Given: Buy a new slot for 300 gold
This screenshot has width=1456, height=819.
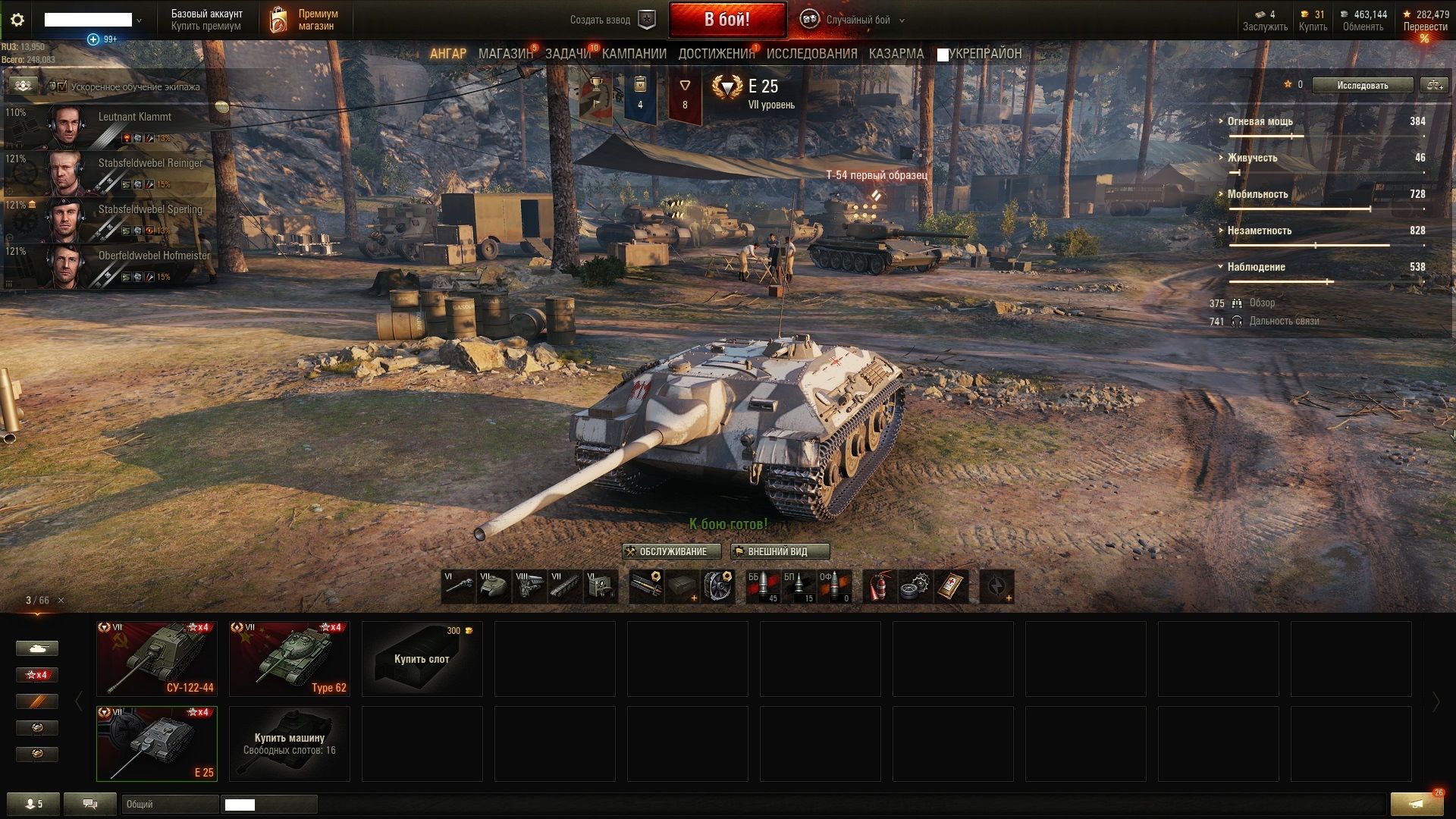Looking at the screenshot, I should pyautogui.click(x=422, y=658).
